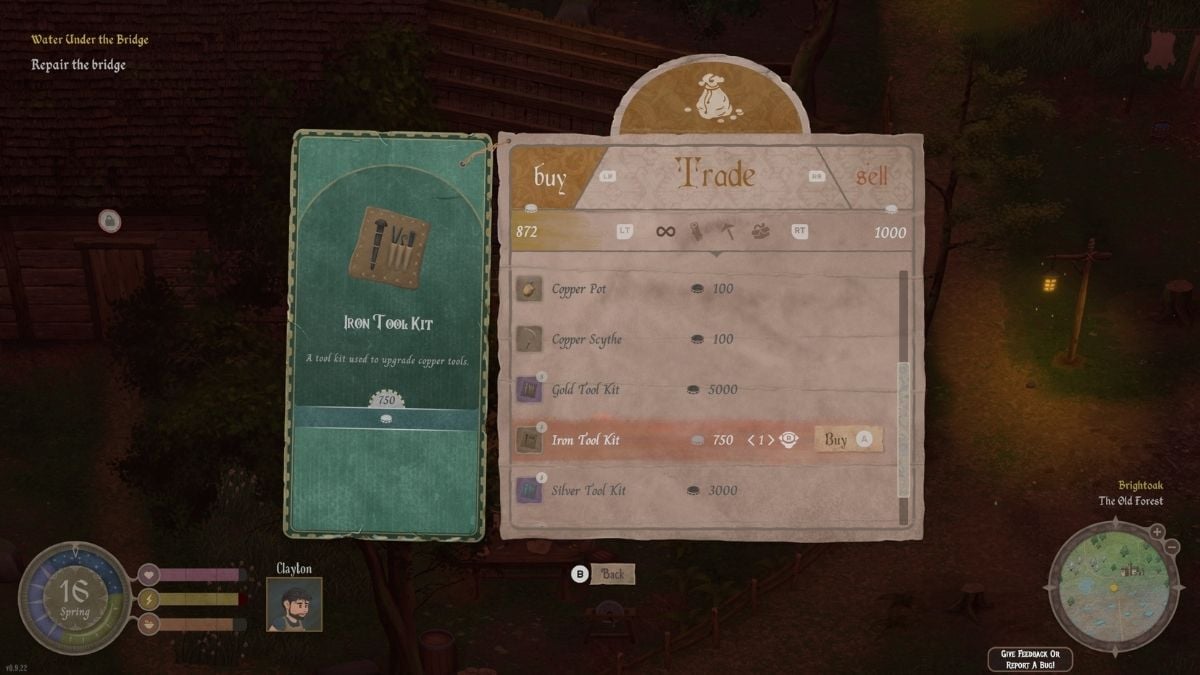Choose the Copper Scythe row
Screen dimensions: 1200x675
tap(586, 339)
